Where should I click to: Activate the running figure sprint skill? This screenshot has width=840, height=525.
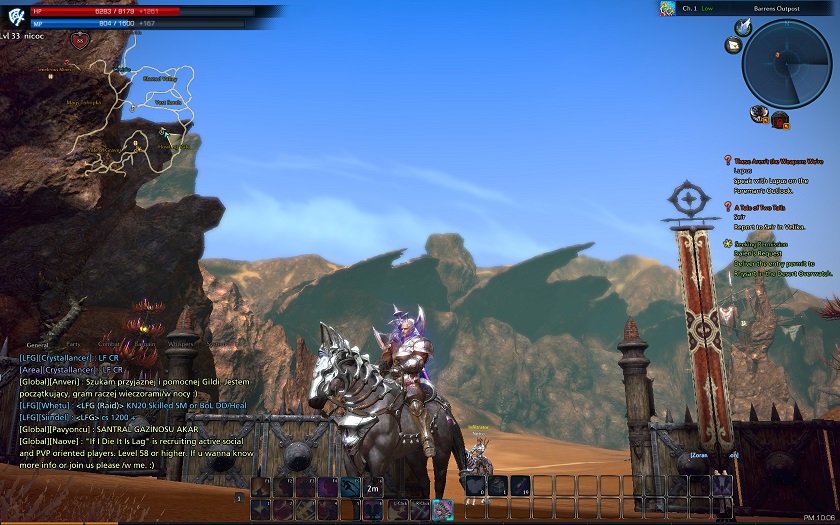350,487
